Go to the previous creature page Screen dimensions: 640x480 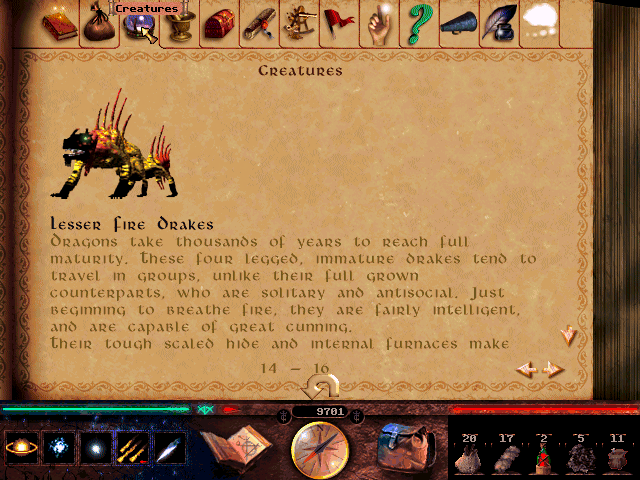tap(526, 370)
